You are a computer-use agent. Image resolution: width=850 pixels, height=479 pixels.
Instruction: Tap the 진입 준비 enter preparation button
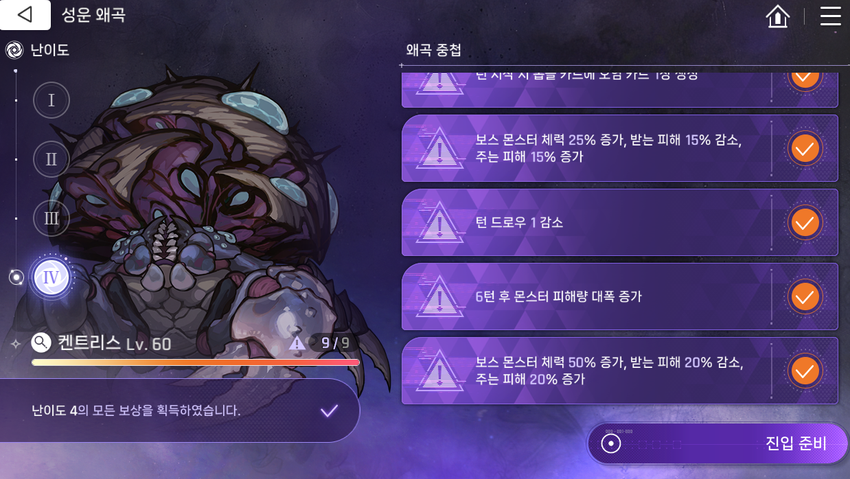coord(717,443)
